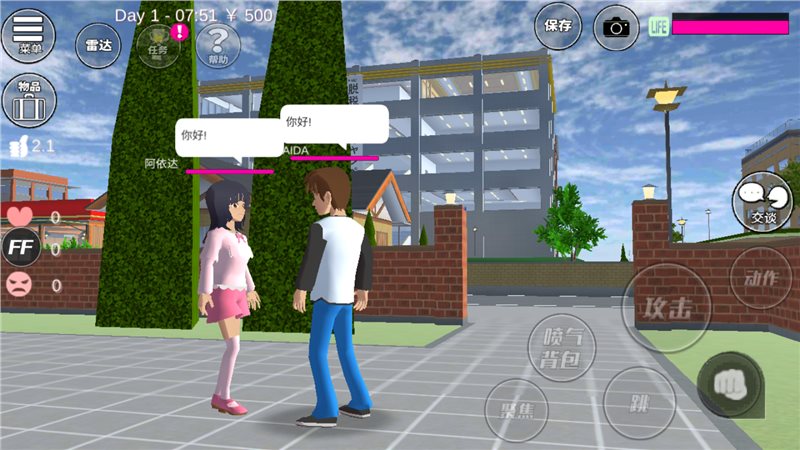Viewport: 800px width, 450px height.
Task: Tap the 跳 jump button
Action: click(x=639, y=403)
